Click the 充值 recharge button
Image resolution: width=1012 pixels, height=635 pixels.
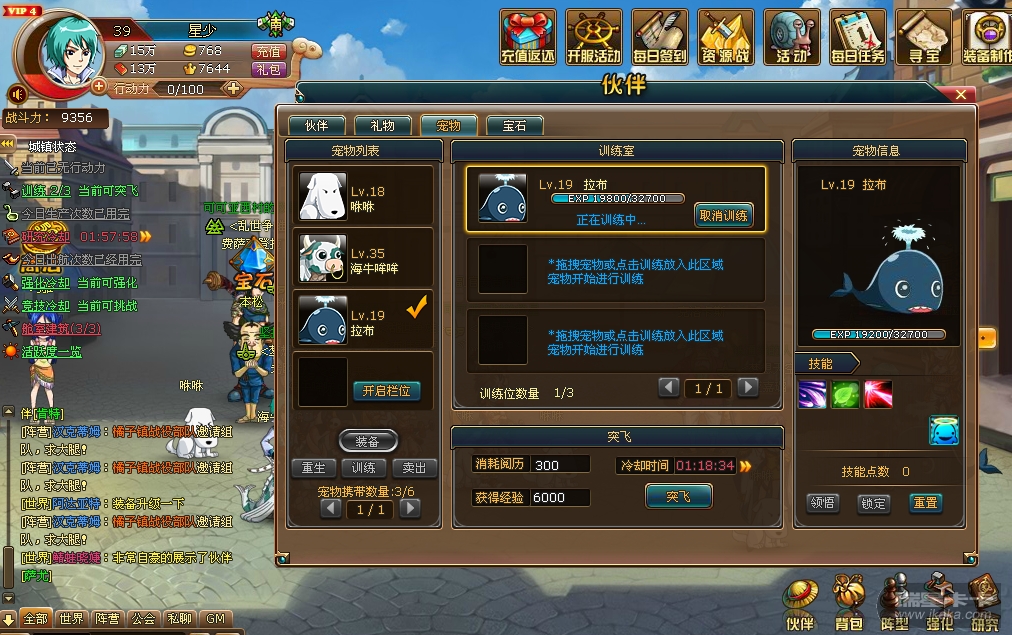pos(268,51)
